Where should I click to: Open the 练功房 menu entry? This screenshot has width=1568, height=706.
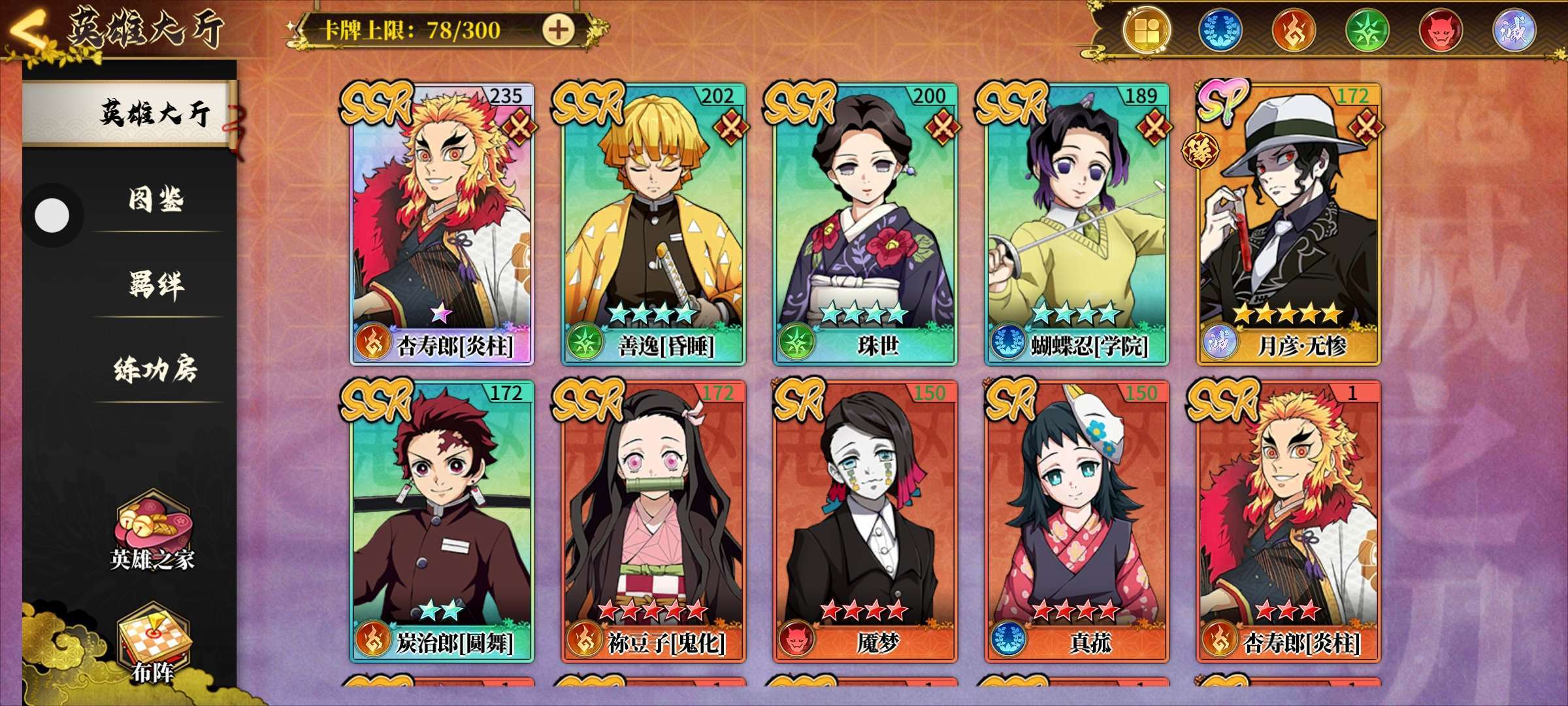point(155,369)
